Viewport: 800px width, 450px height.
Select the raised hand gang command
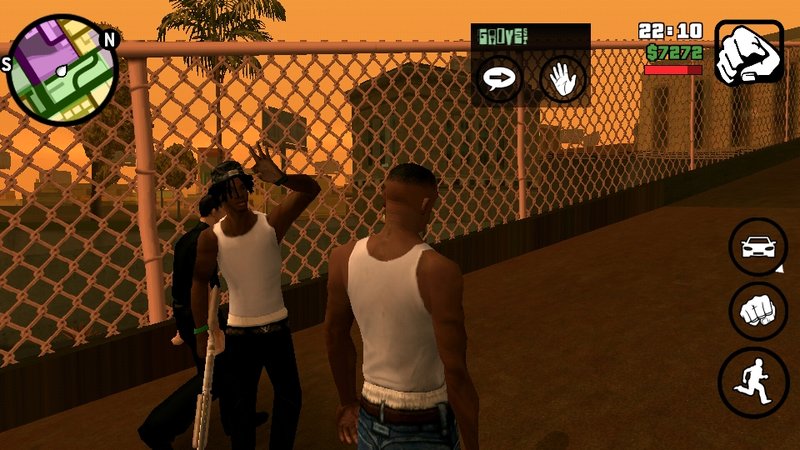562,77
